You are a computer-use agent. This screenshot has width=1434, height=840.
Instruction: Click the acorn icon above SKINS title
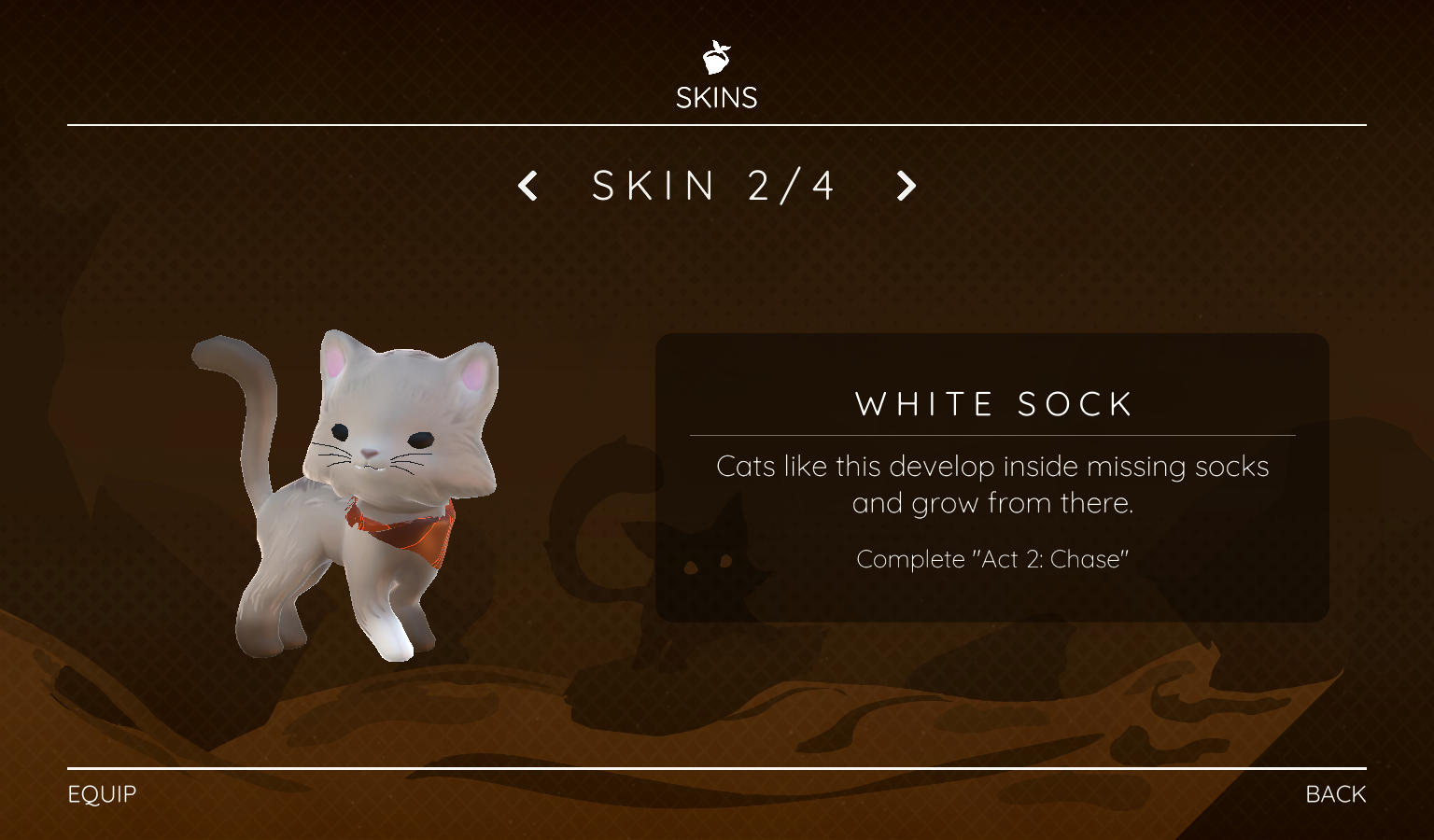point(715,58)
